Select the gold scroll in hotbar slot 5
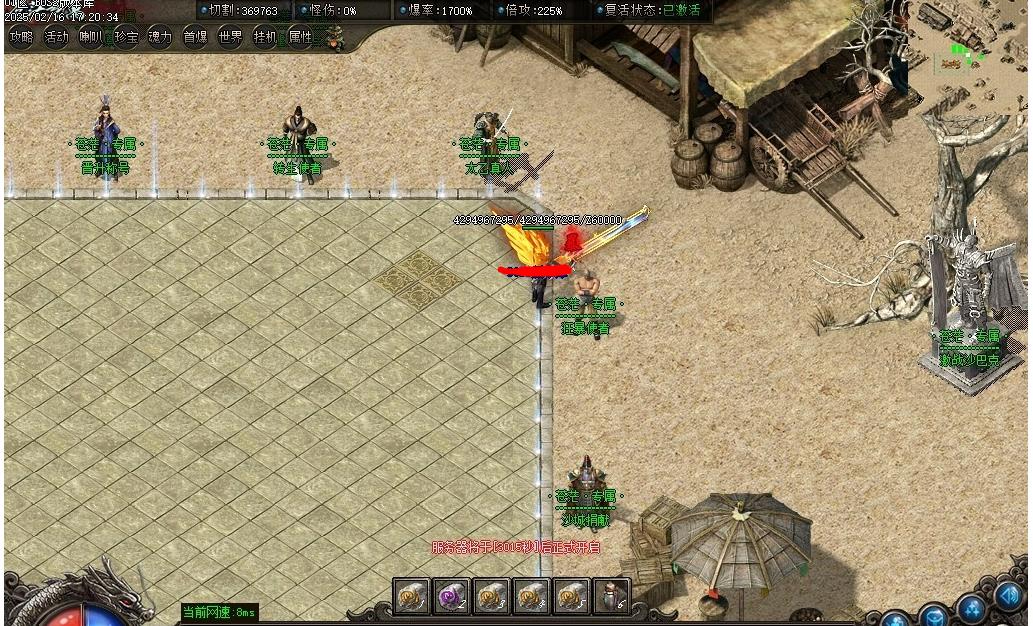The width and height of the screenshot is (1033, 626). [571, 597]
